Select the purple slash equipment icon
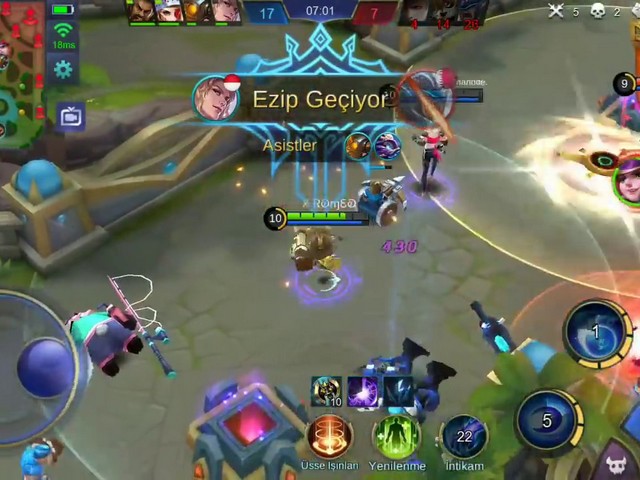 pos(362,391)
